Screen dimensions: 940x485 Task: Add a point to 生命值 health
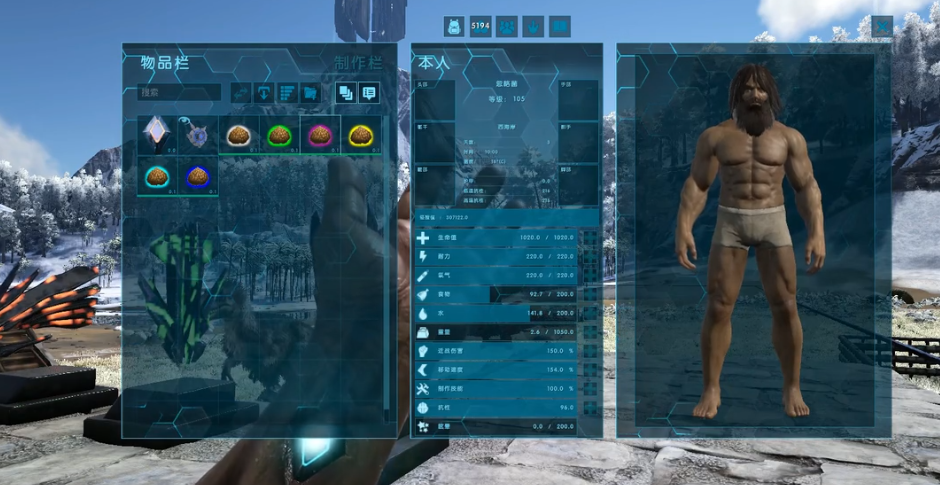point(590,239)
